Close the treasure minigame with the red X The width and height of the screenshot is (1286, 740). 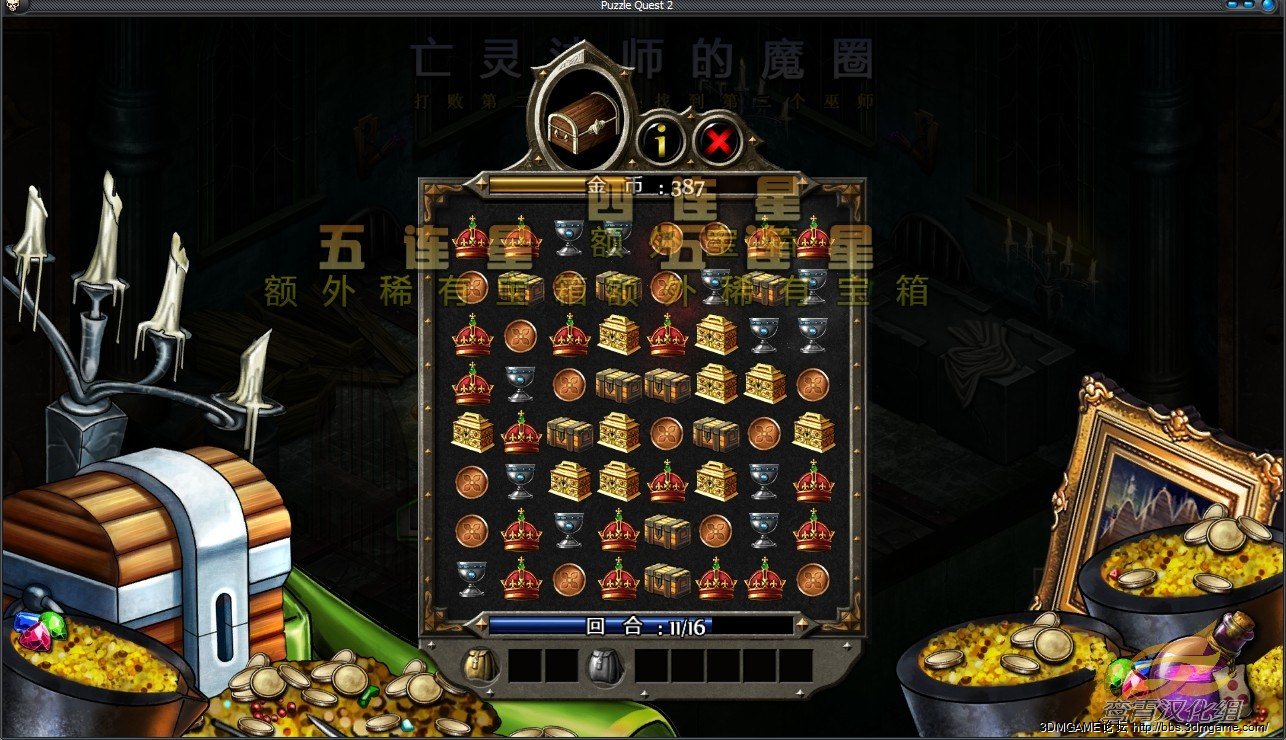click(x=715, y=140)
